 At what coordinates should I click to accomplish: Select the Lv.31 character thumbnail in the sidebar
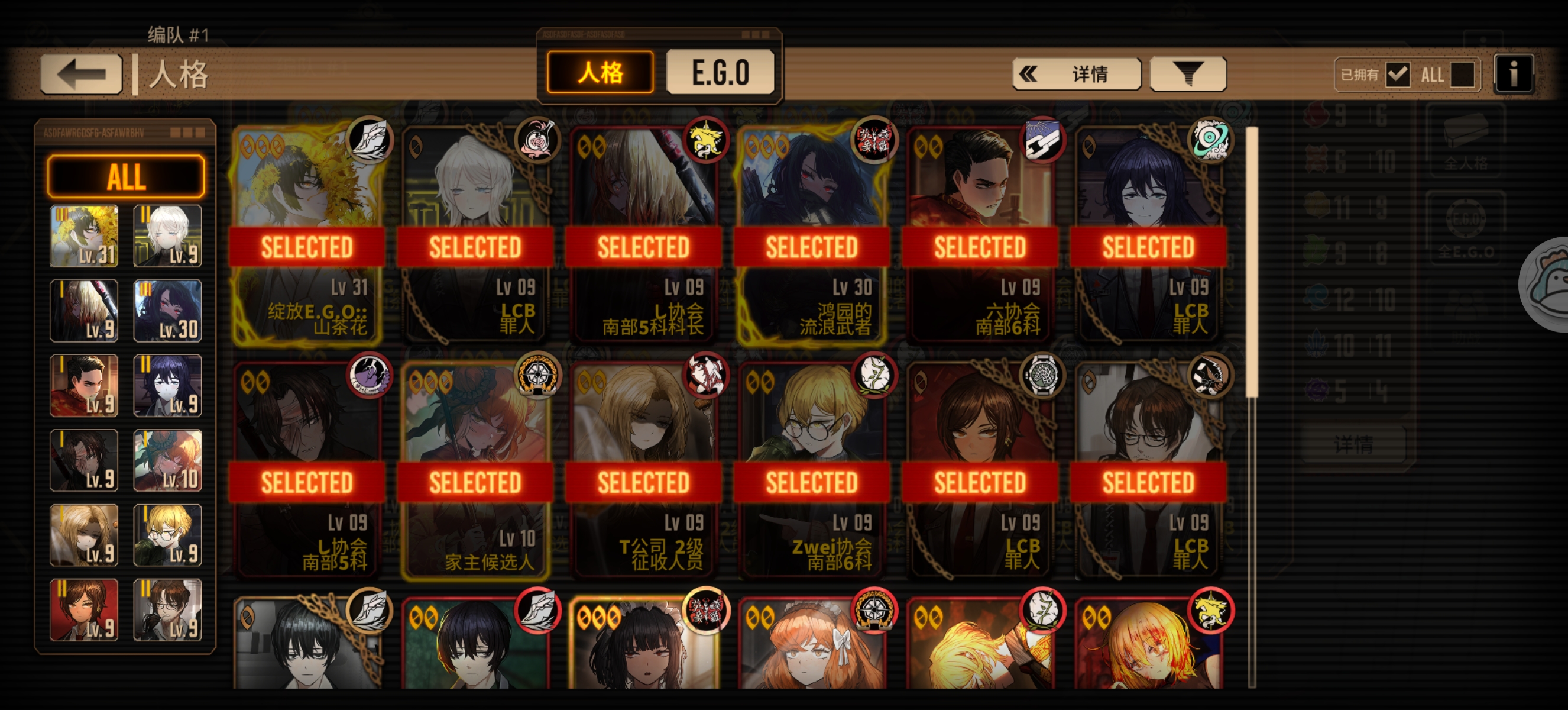83,235
